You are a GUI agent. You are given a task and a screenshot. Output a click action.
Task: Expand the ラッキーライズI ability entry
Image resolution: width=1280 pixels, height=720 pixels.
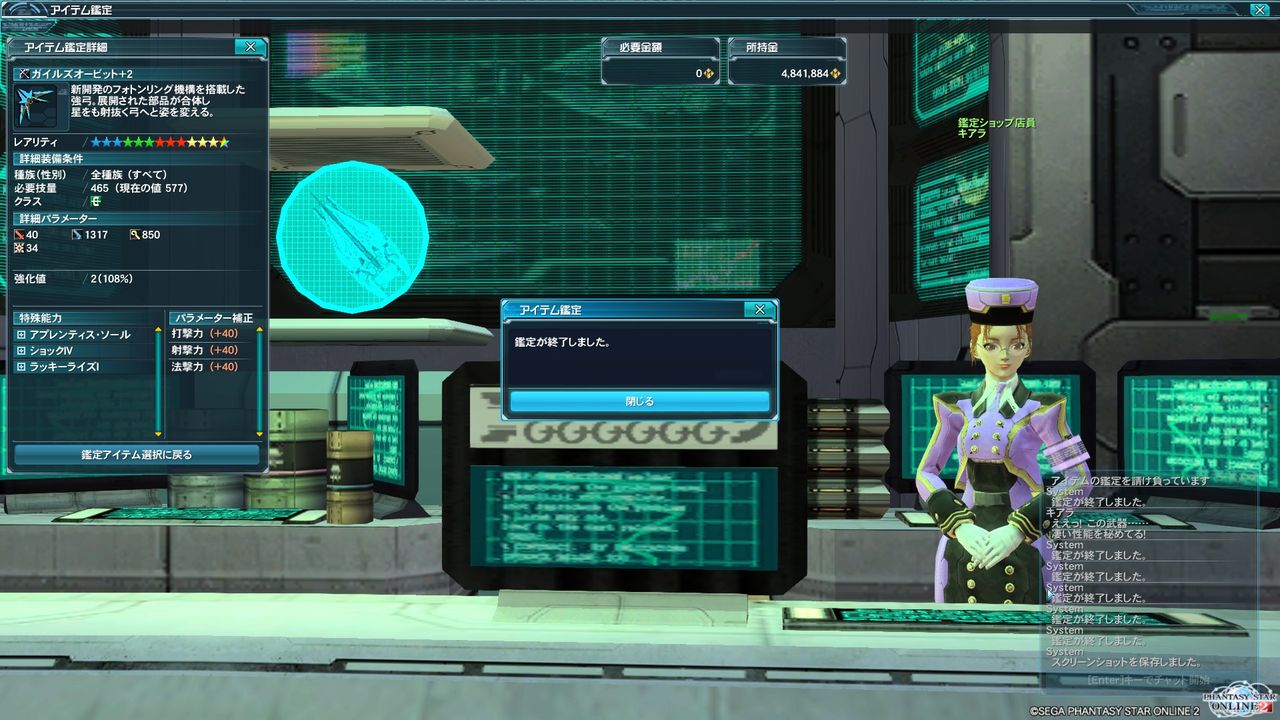point(21,366)
